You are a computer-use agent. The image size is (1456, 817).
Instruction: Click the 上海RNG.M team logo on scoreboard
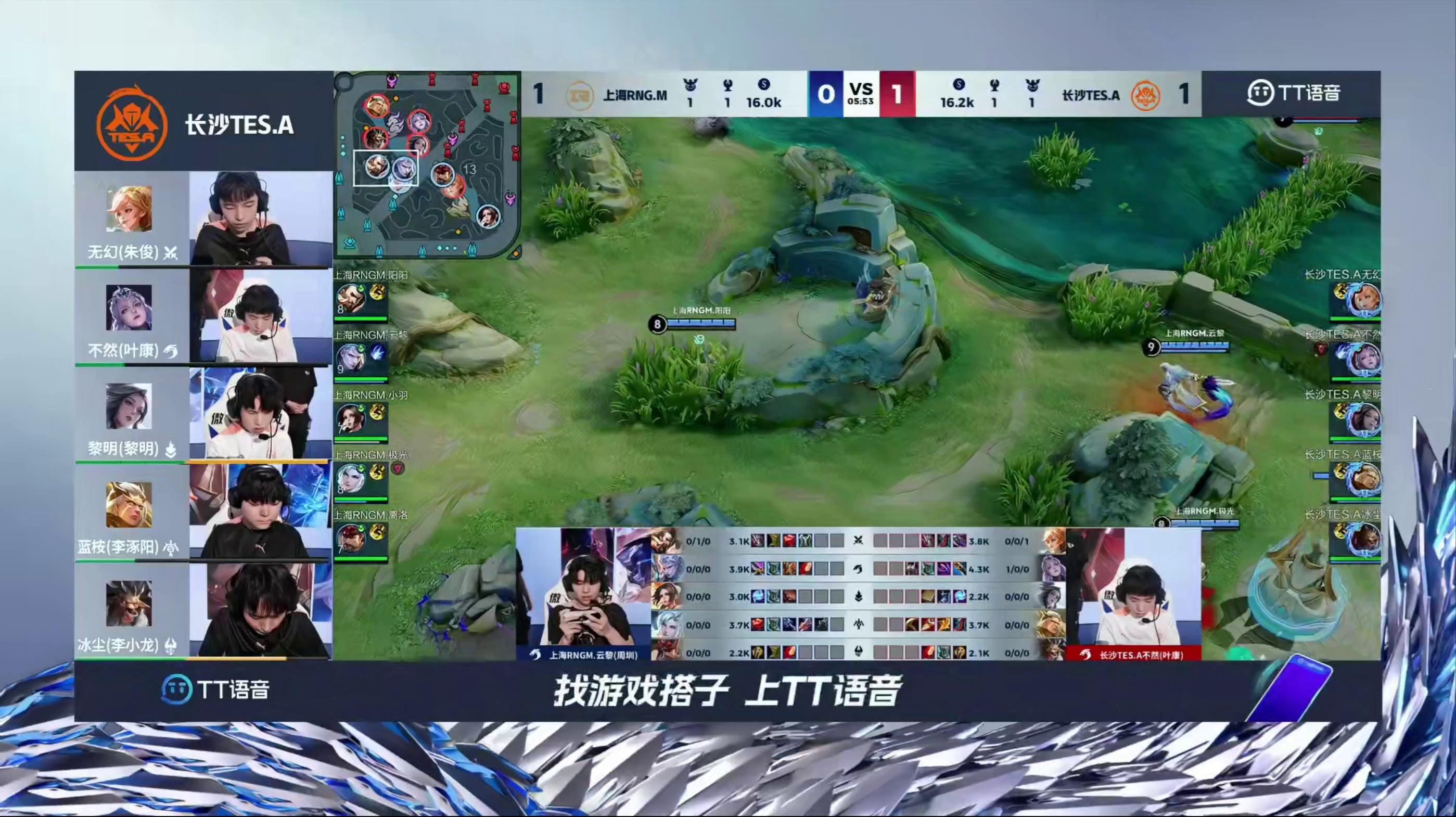pos(579,95)
